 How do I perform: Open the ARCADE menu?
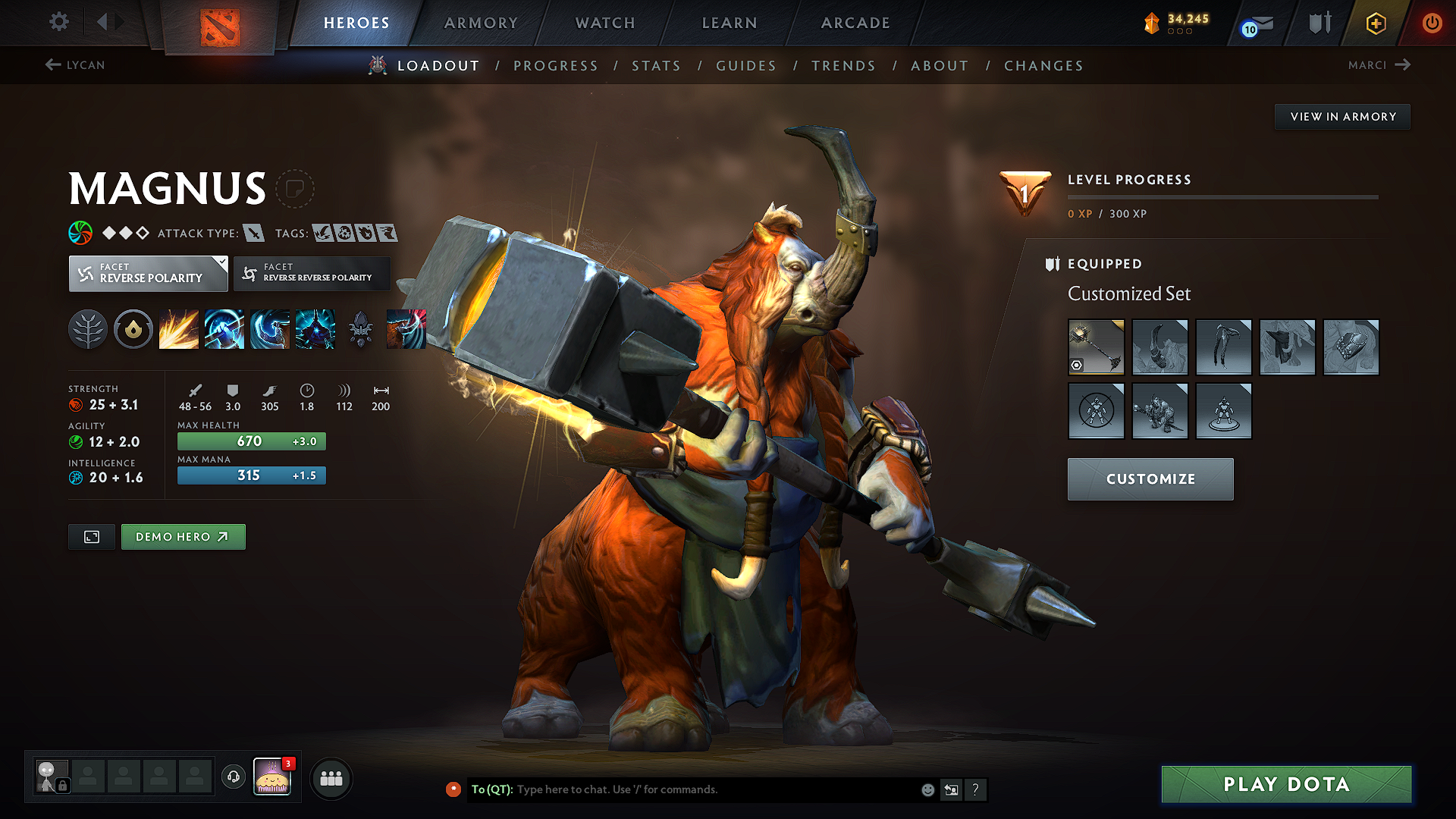click(x=855, y=23)
